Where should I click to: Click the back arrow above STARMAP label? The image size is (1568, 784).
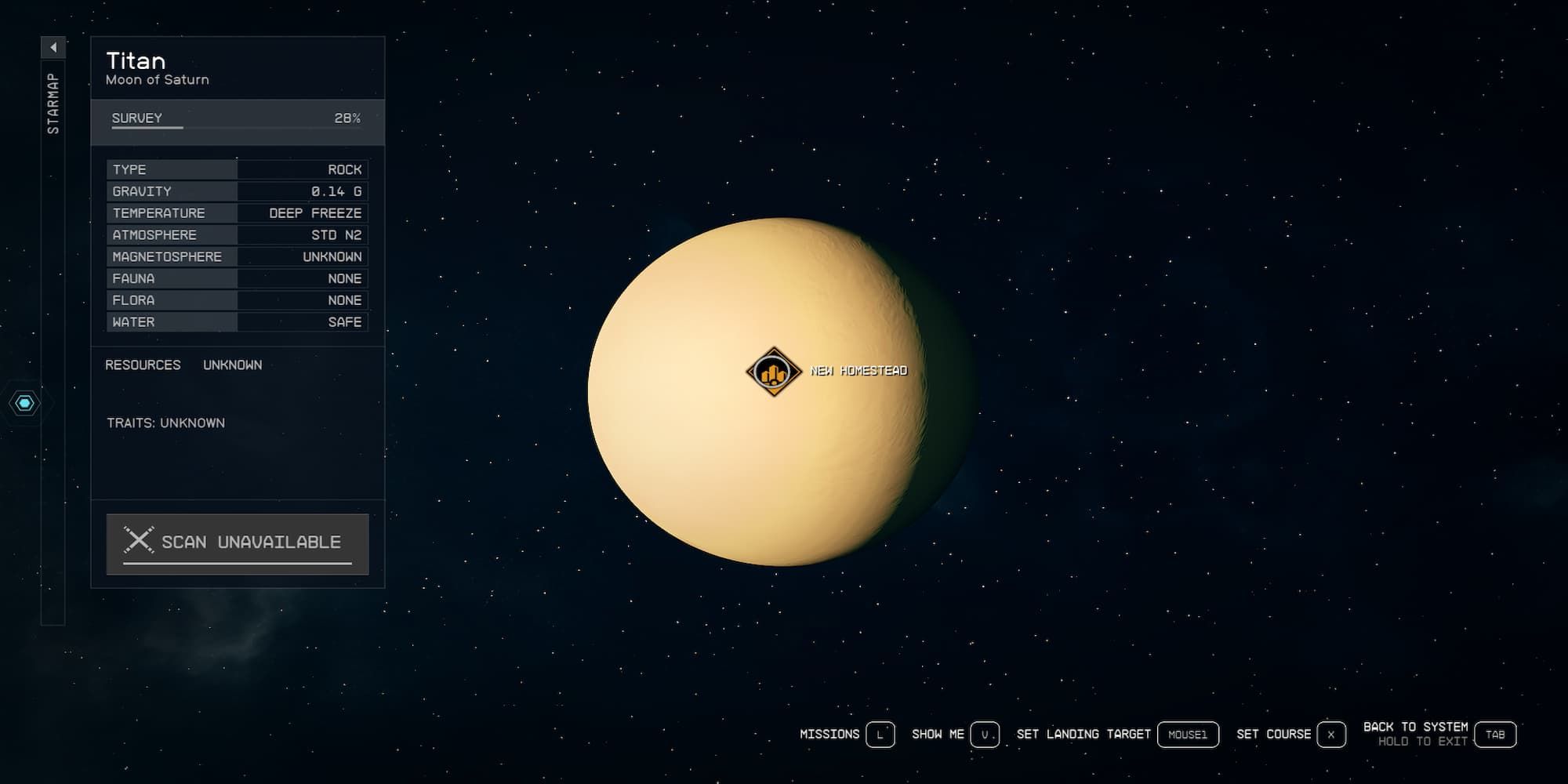pos(53,46)
